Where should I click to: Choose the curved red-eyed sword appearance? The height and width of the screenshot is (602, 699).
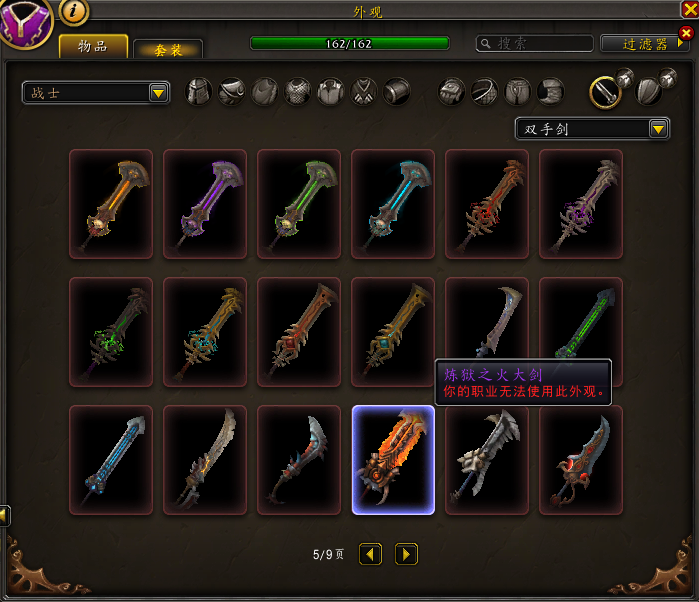pyautogui.click(x=581, y=460)
